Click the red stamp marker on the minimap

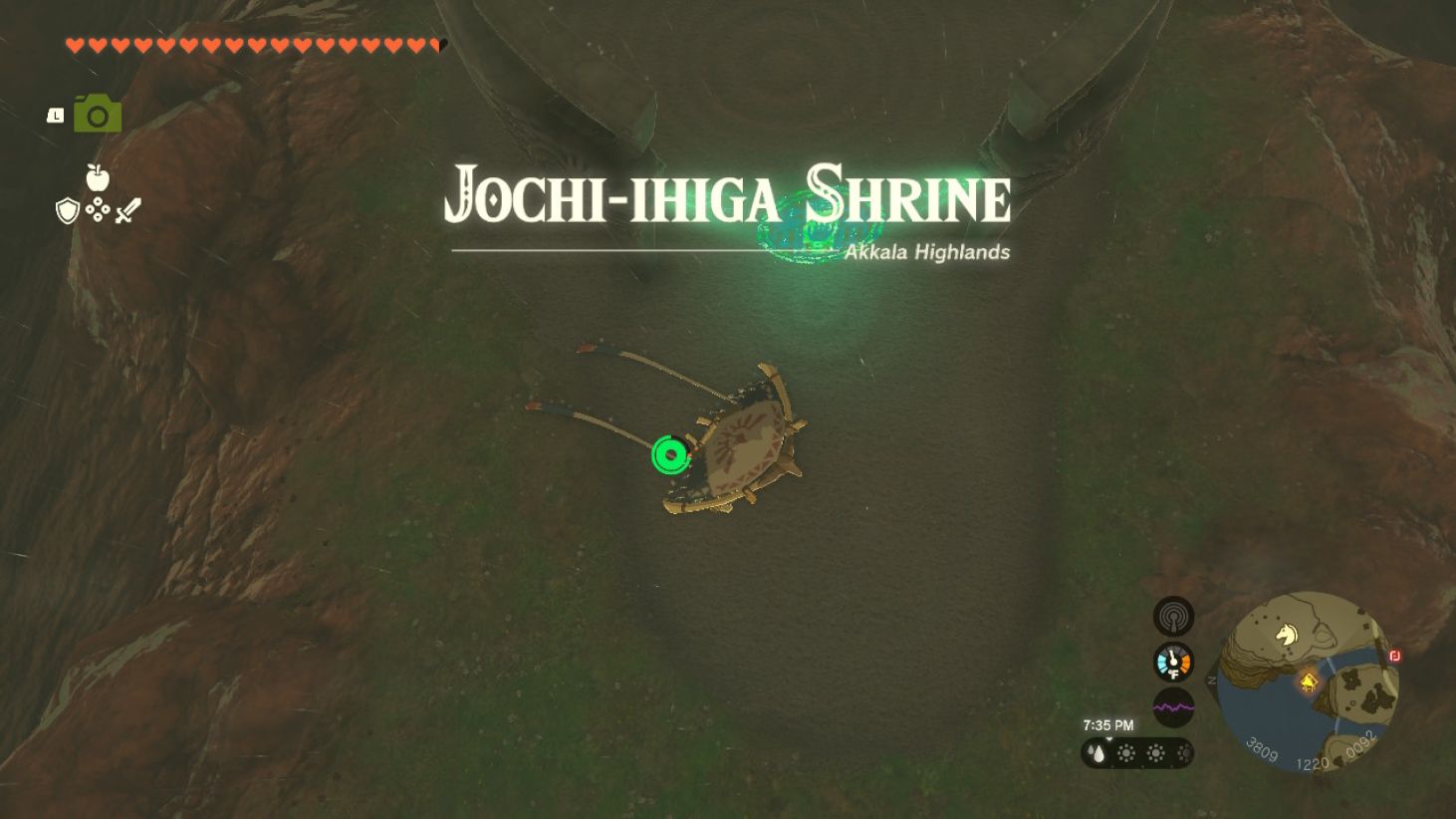(x=1394, y=658)
